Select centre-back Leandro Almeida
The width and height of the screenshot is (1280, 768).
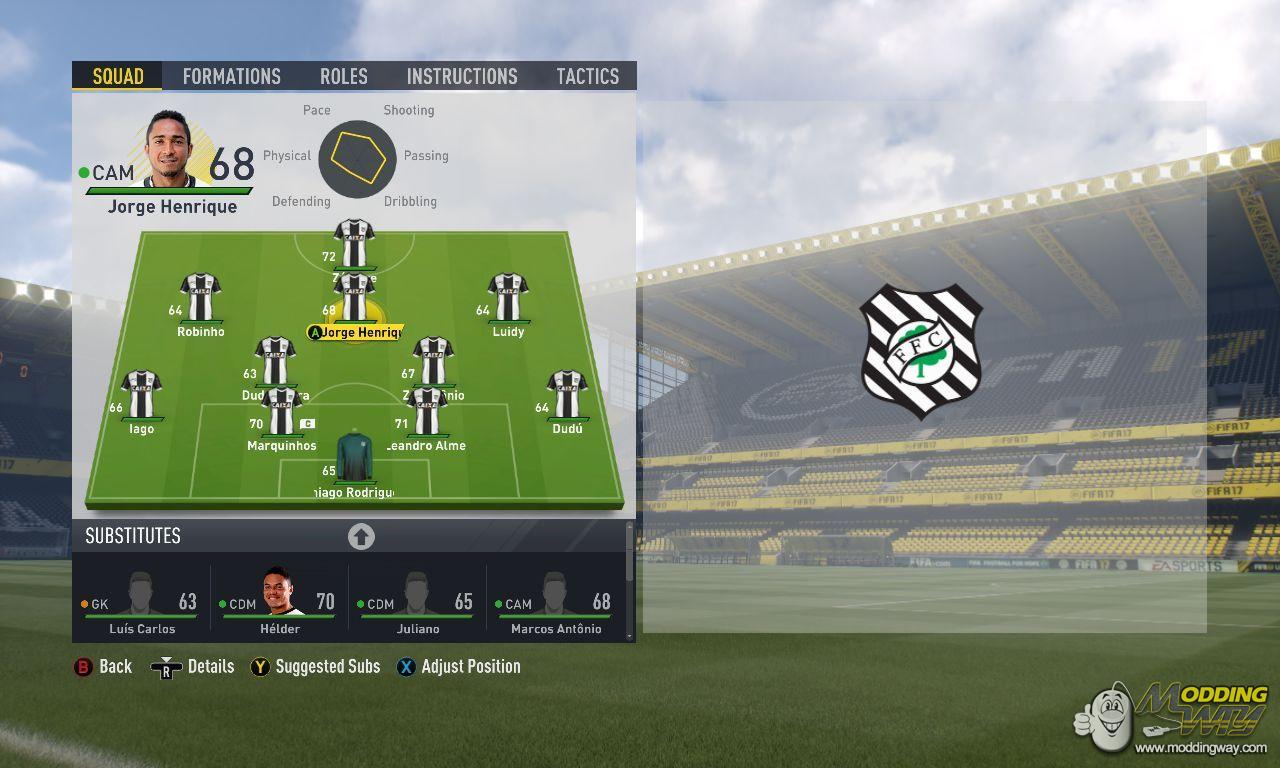(x=427, y=413)
